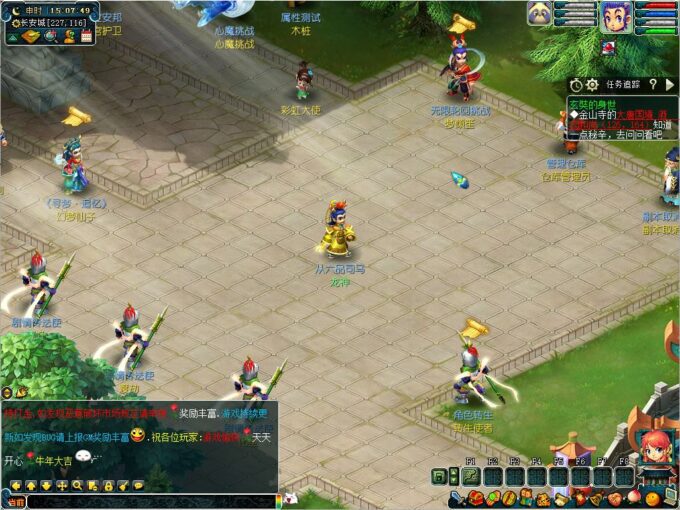Image resolution: width=680 pixels, height=510 pixels.
Task: Select the pet portrait
Action: pos(540,14)
